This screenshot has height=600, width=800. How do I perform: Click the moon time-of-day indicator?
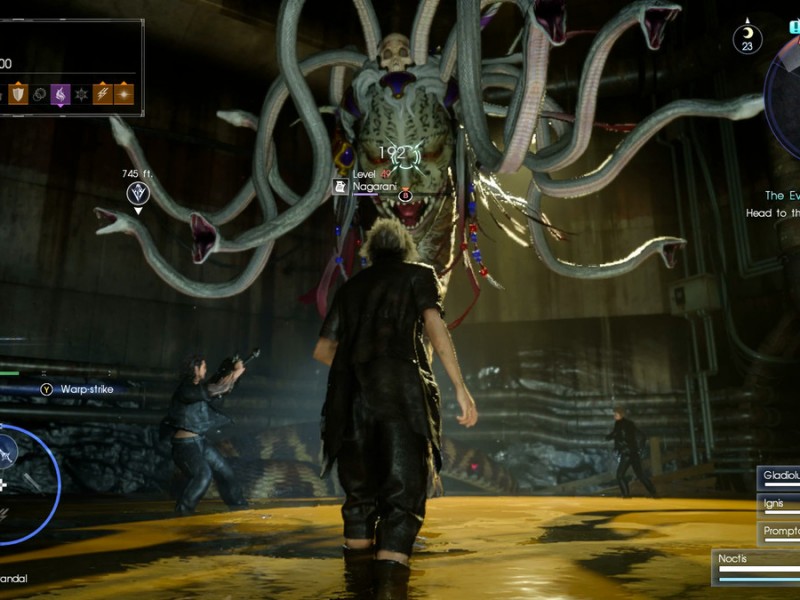click(746, 38)
